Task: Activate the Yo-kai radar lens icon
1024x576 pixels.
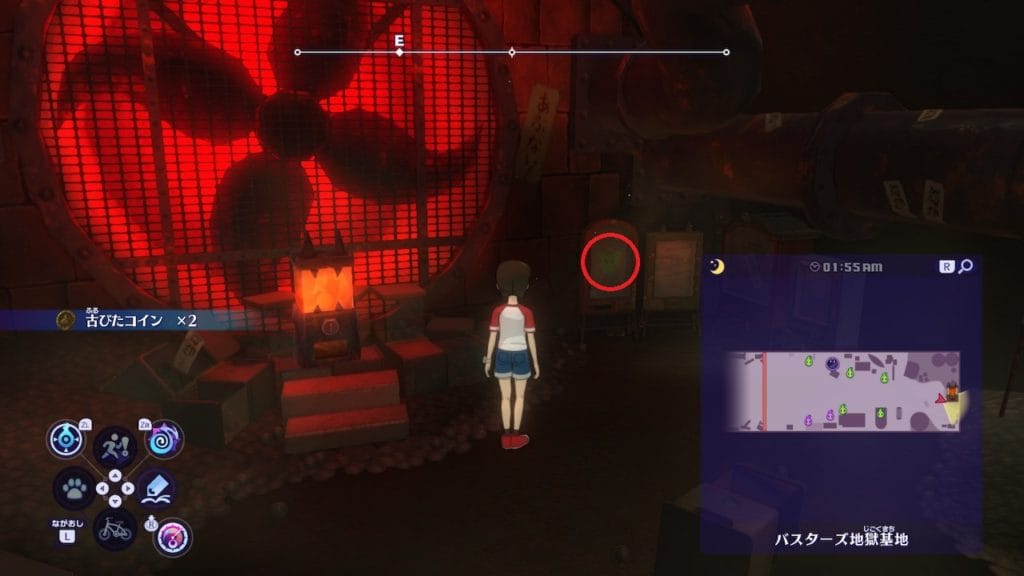Action: 66,440
